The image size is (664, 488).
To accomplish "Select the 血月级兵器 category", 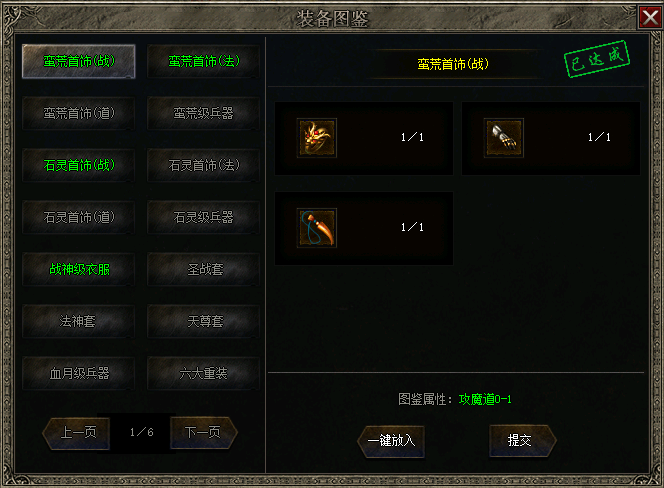I will (79, 373).
